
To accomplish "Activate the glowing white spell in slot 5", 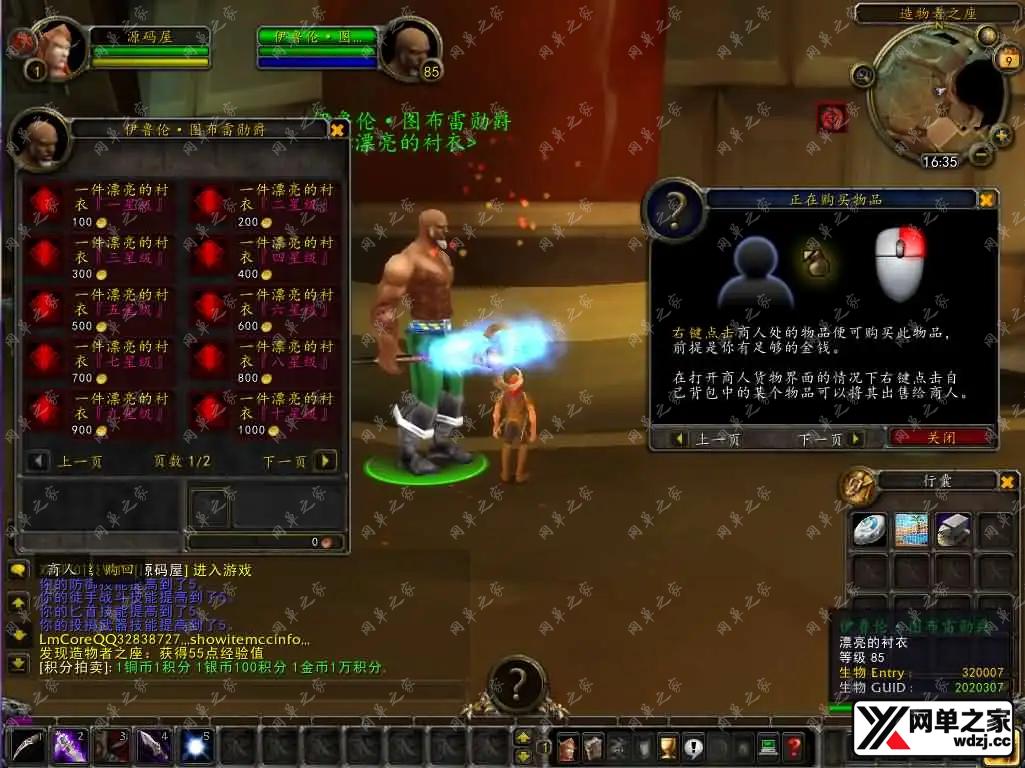I will [196, 745].
